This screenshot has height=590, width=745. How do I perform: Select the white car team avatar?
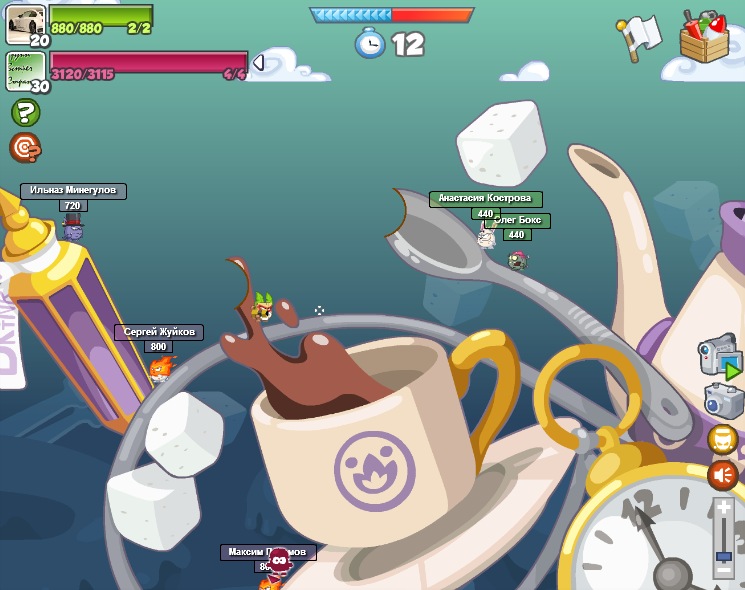coord(25,22)
